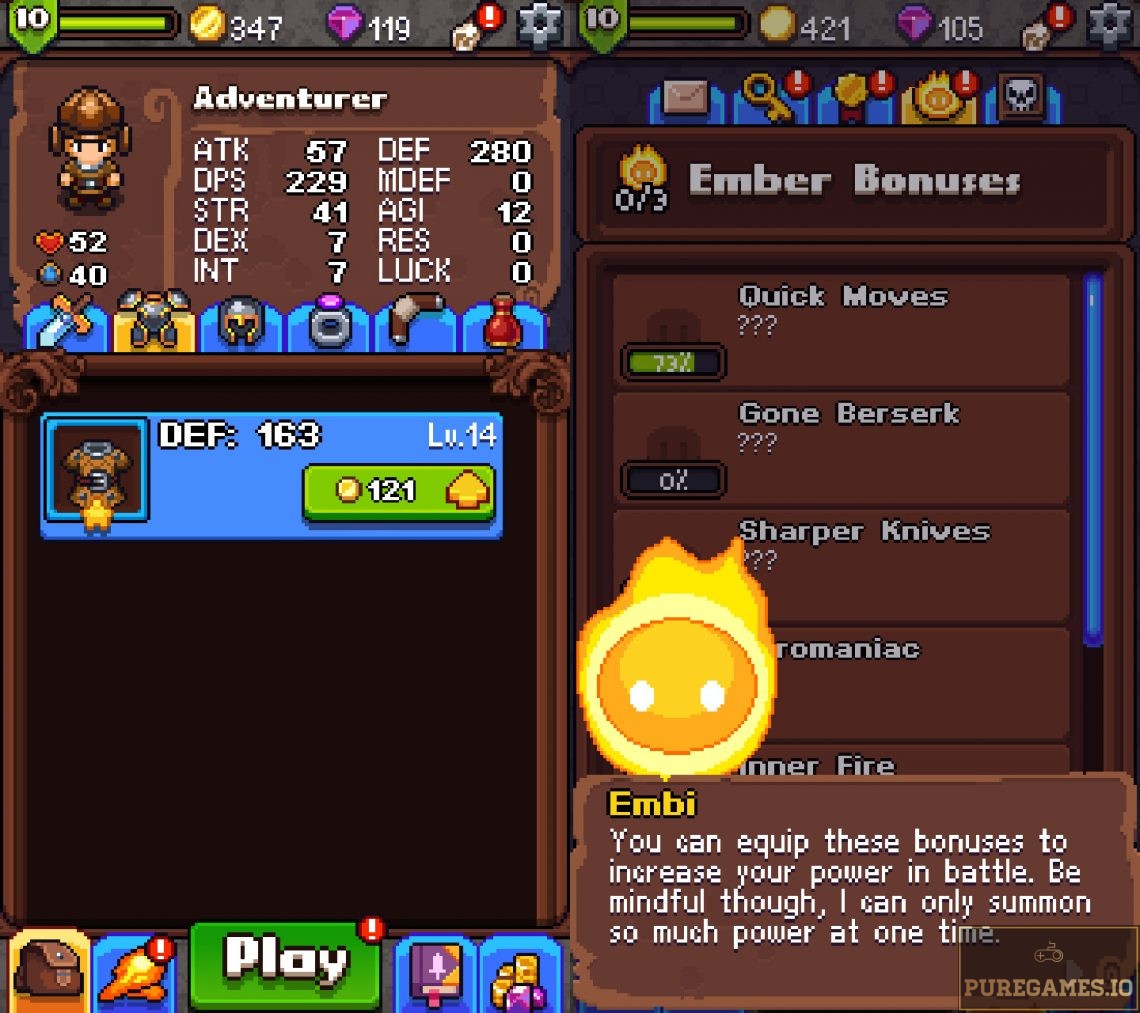
Task: Start the game with the Play button
Action: tap(286, 962)
